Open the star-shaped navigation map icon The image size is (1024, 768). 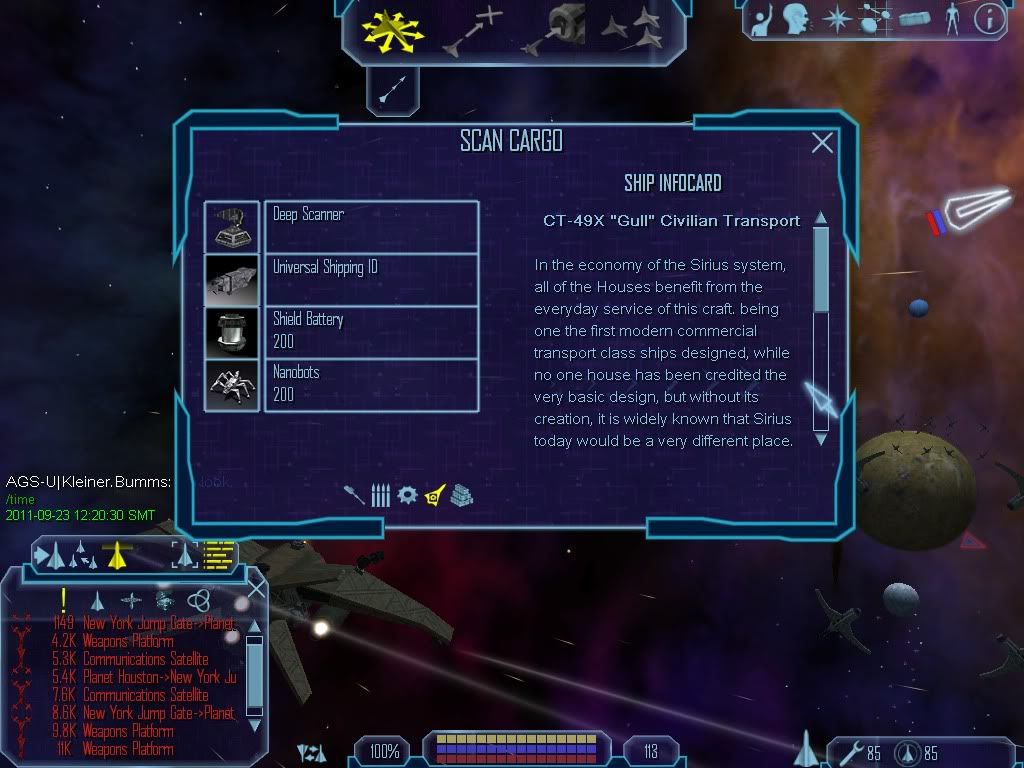click(837, 19)
